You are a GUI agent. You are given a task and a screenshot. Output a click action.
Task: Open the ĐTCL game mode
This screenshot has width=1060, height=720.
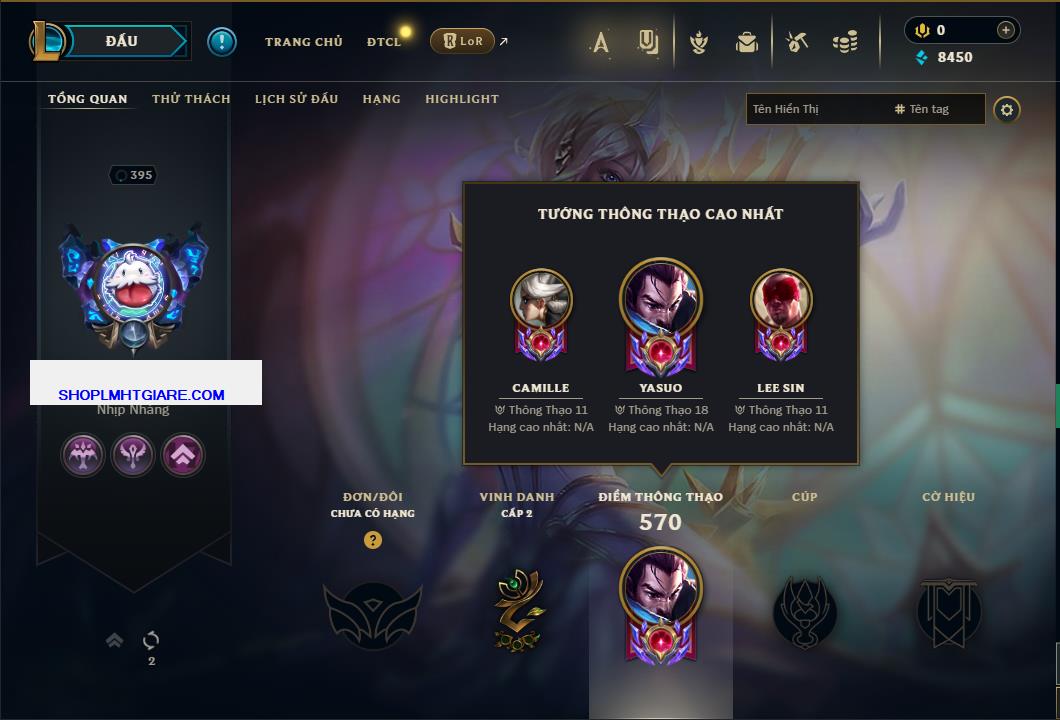[383, 42]
